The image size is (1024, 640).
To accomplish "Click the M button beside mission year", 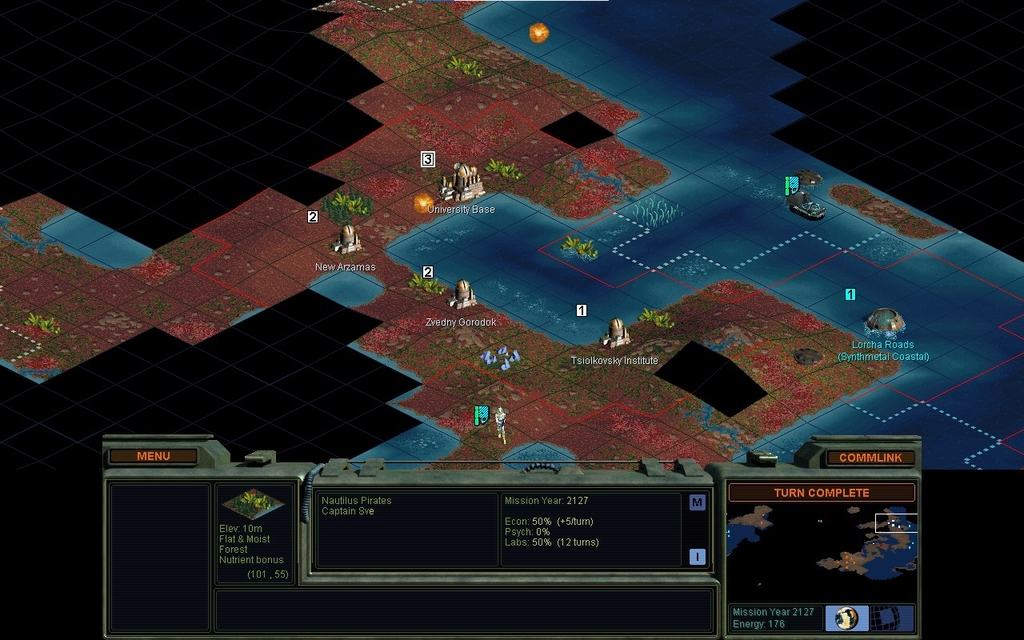I will coord(697,503).
